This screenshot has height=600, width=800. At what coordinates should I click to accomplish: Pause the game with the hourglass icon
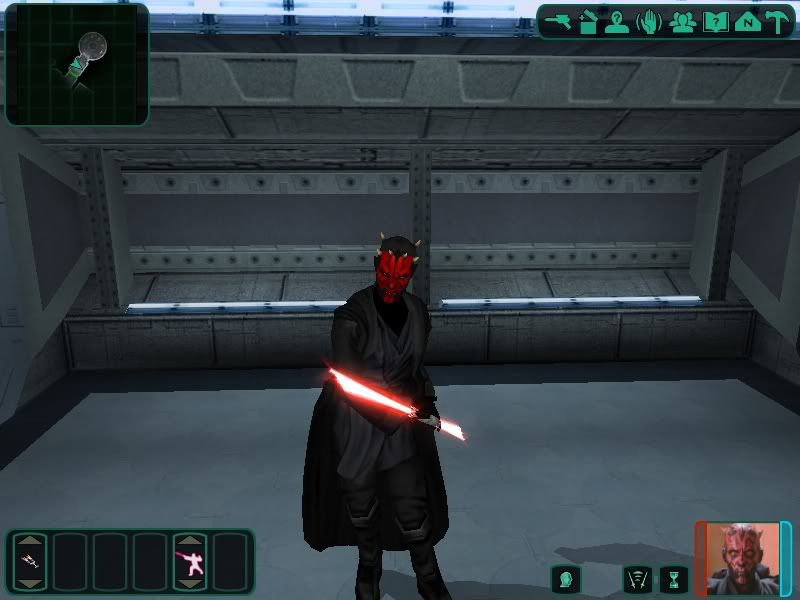tap(675, 578)
